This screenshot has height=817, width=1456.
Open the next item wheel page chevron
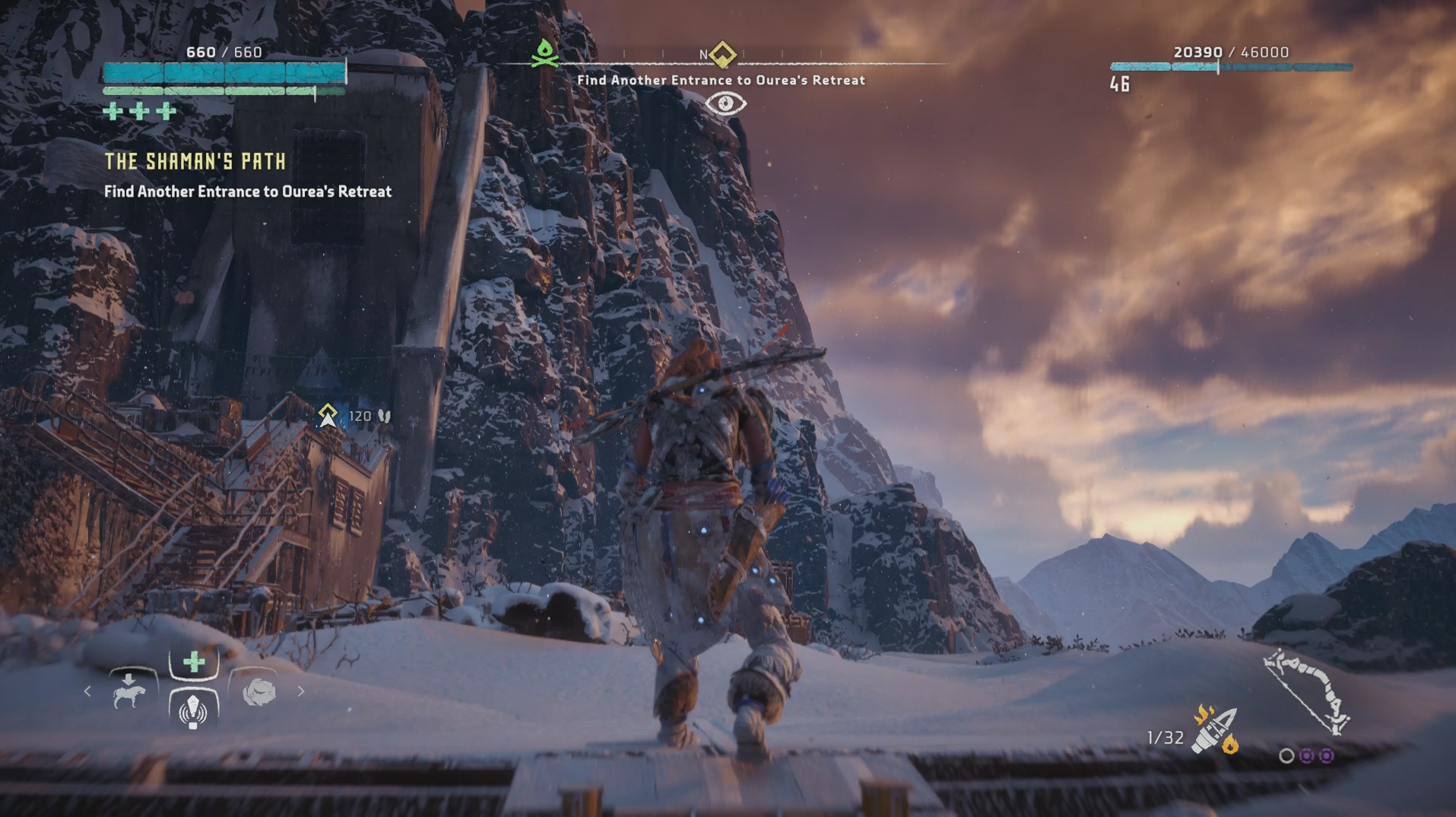(x=302, y=692)
